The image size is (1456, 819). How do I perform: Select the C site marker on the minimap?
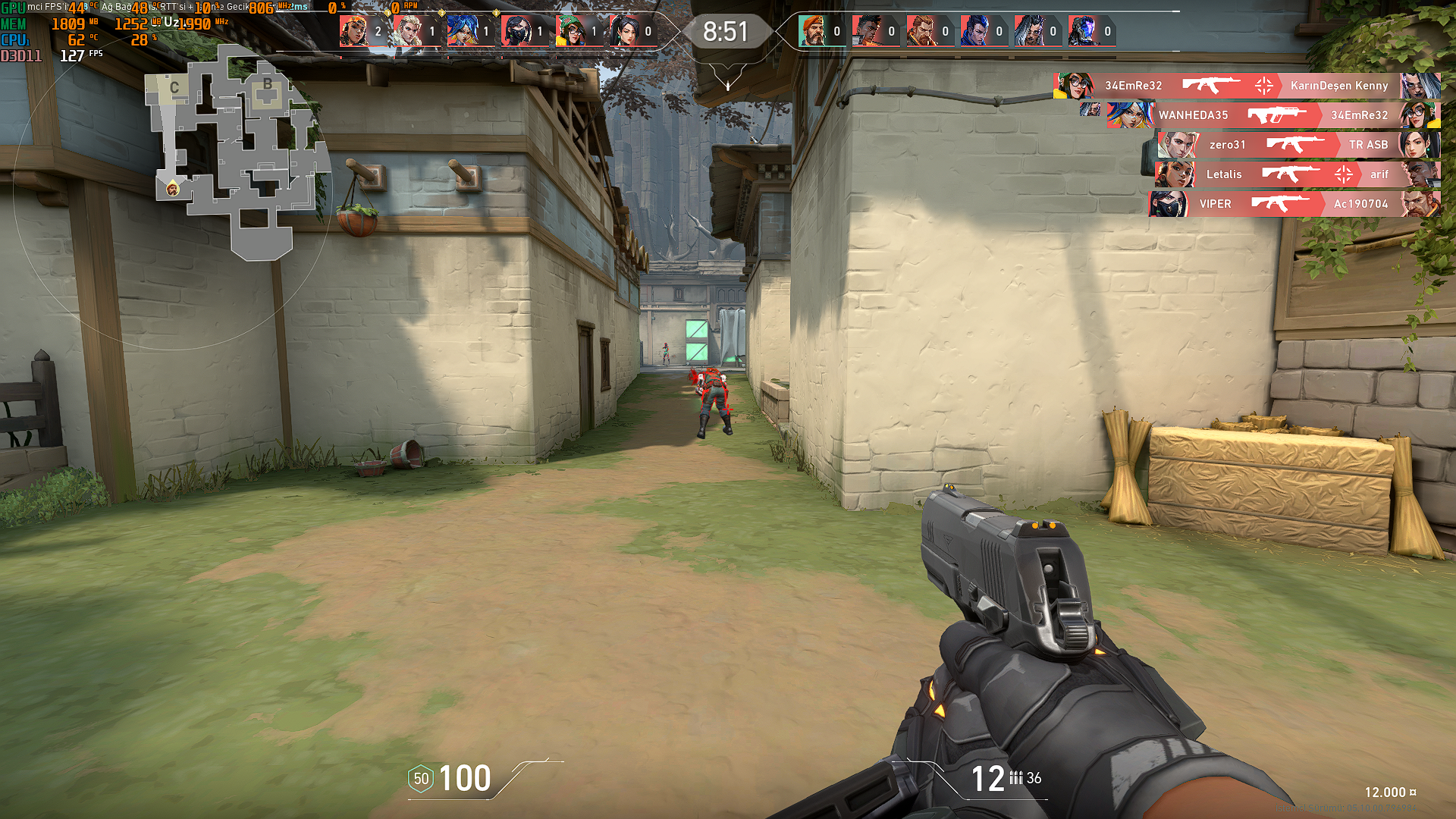(x=174, y=88)
